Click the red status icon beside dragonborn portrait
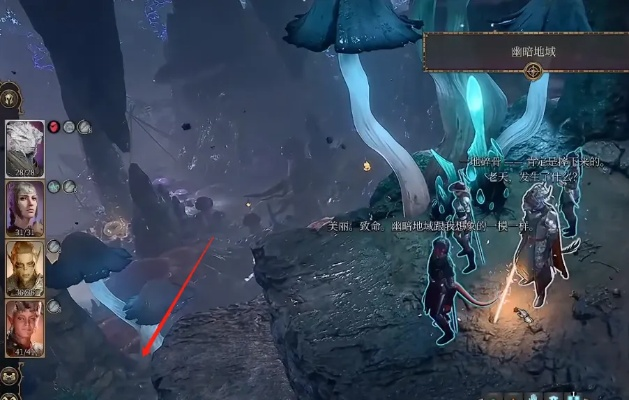The image size is (629, 400). click(54, 127)
